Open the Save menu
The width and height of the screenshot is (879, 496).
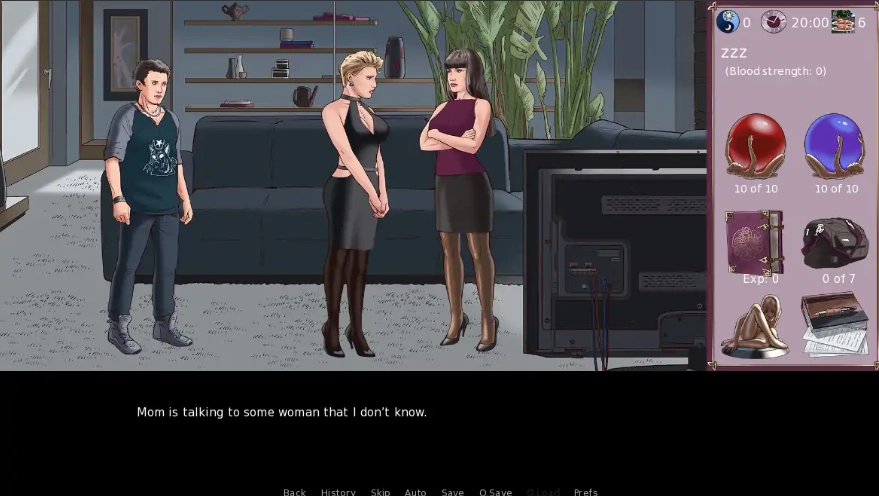click(x=453, y=491)
